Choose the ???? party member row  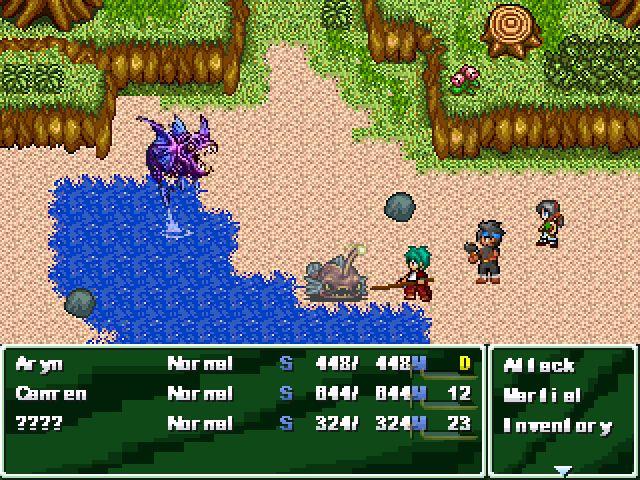[40, 424]
